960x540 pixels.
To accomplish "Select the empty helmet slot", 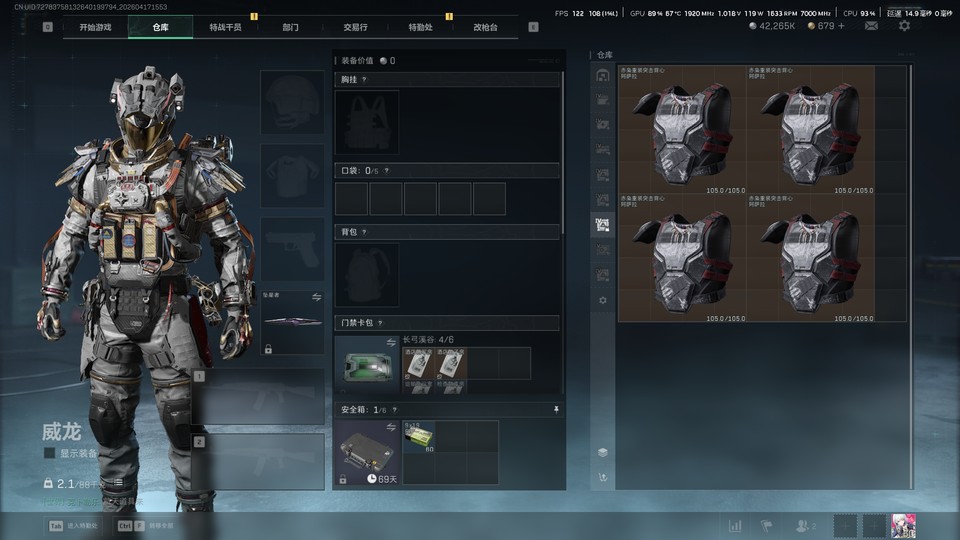I will click(x=292, y=102).
